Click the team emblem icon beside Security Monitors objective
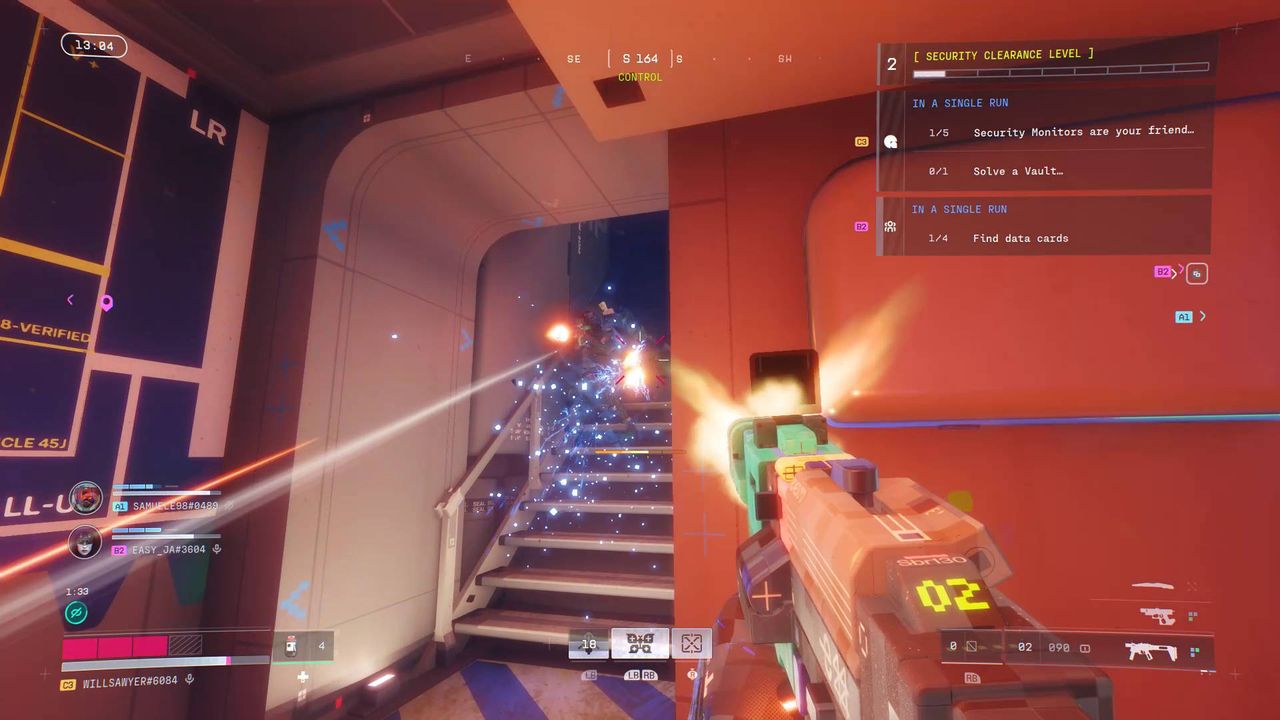This screenshot has width=1280, height=720. point(890,141)
